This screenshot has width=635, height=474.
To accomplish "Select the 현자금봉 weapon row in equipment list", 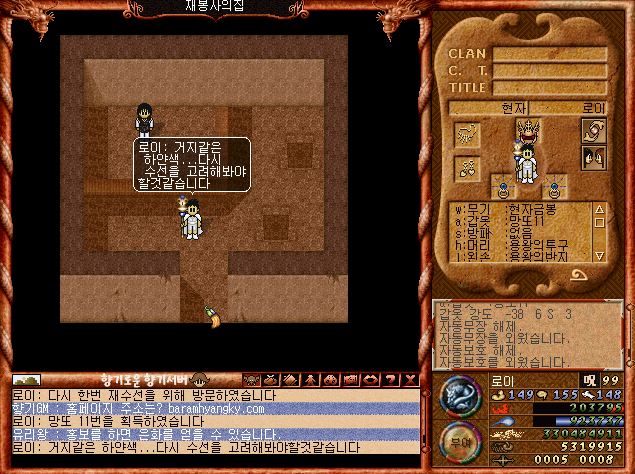I will click(520, 209).
